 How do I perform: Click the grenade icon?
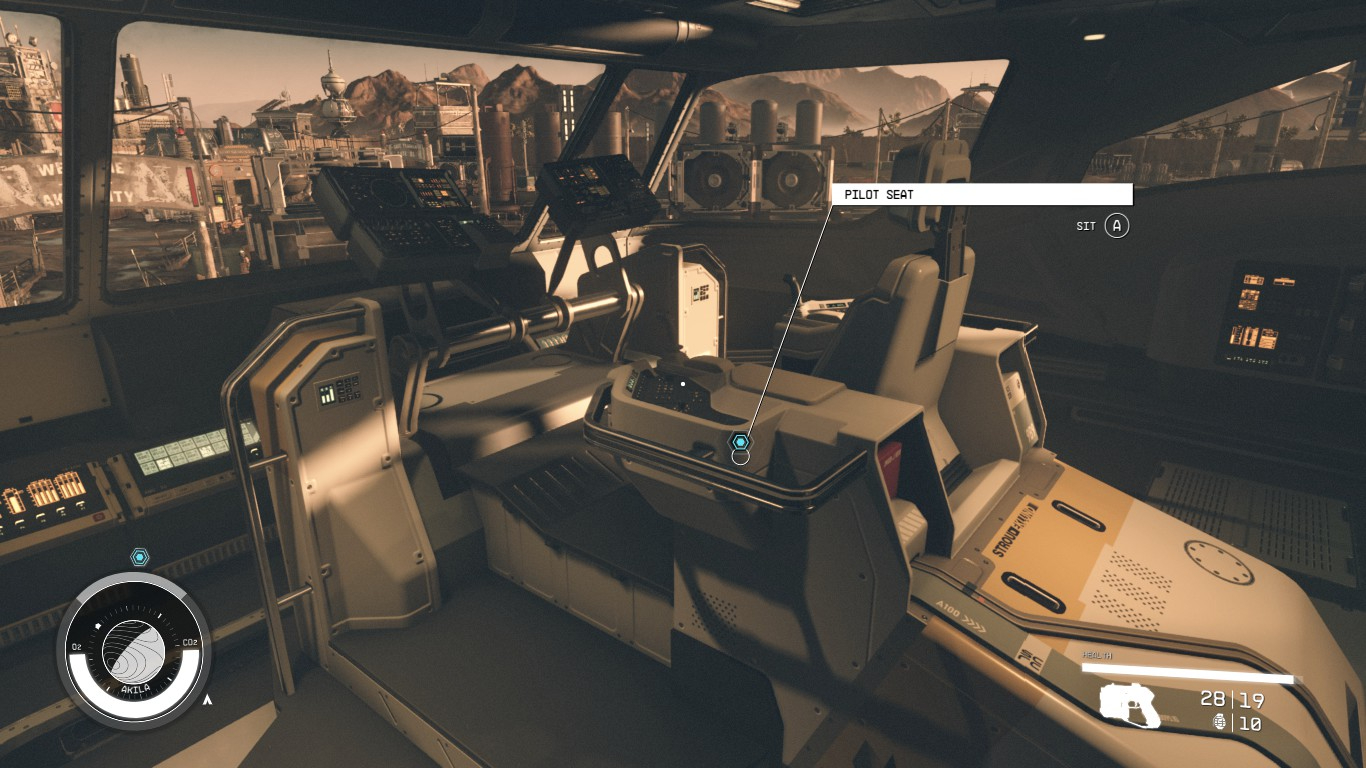(x=1220, y=722)
